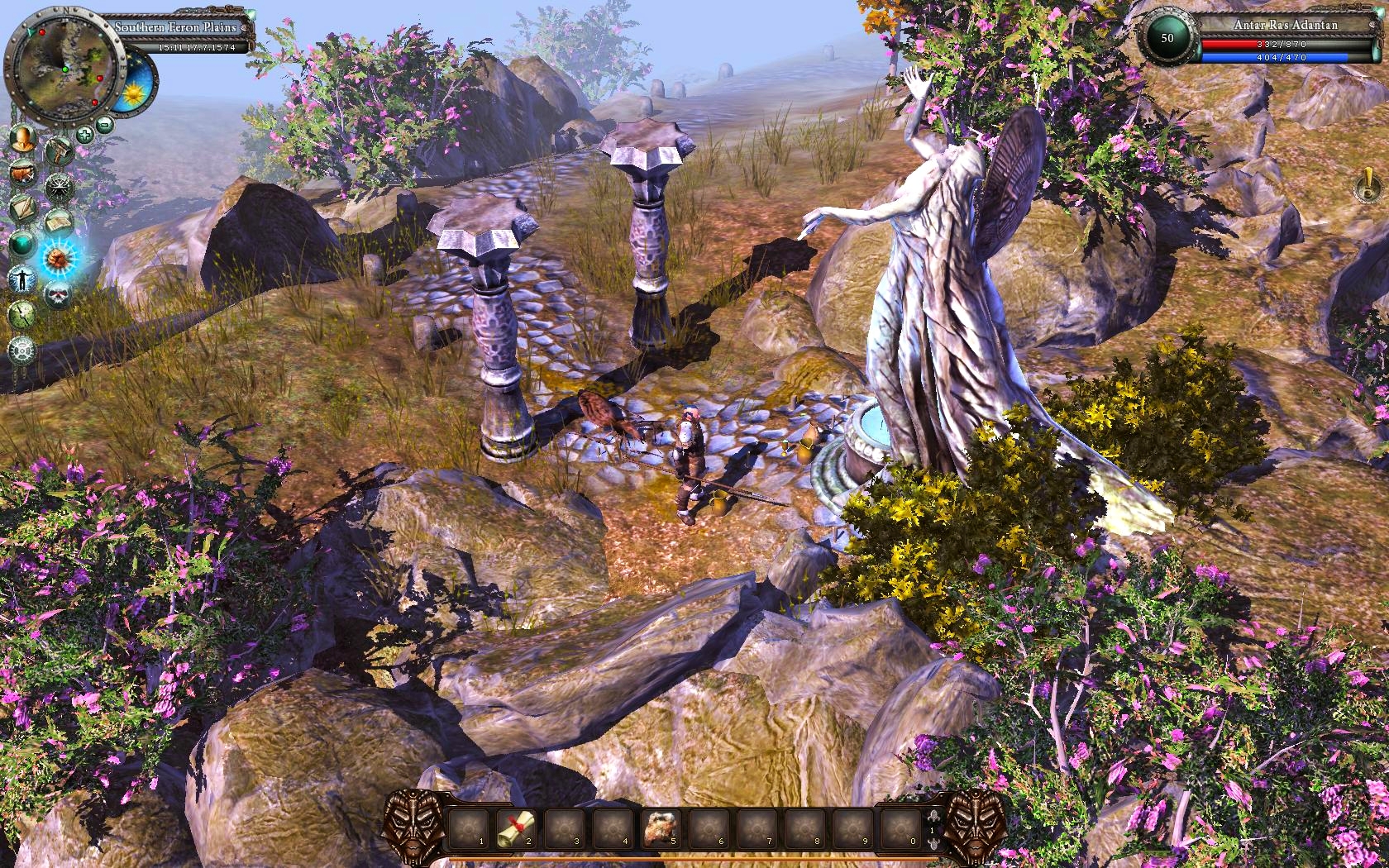Use the ore chunk in hotbar slot 5
The image size is (1389, 868).
coord(661,827)
